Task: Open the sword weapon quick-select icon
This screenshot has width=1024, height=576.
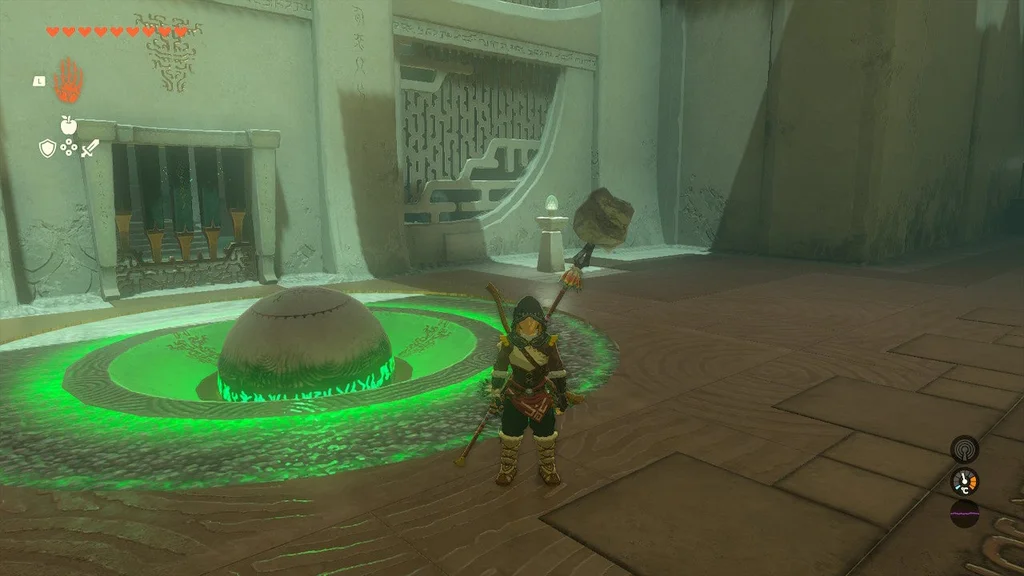Action: 90,148
